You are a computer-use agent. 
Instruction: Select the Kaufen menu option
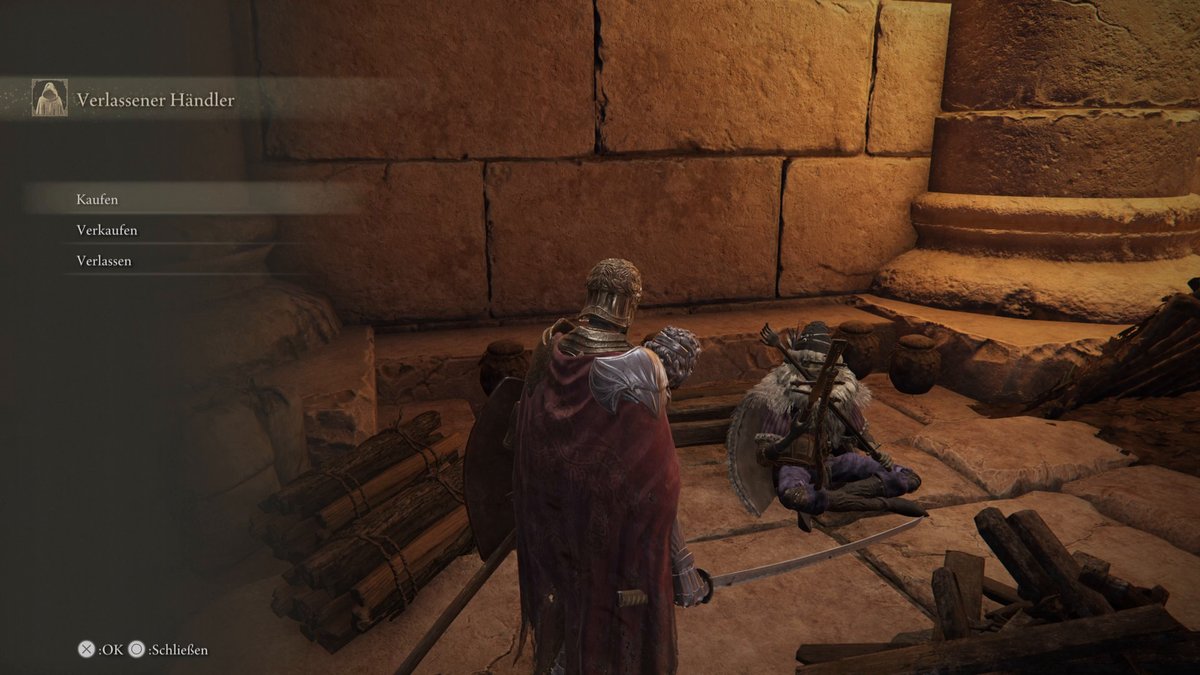tap(97, 199)
